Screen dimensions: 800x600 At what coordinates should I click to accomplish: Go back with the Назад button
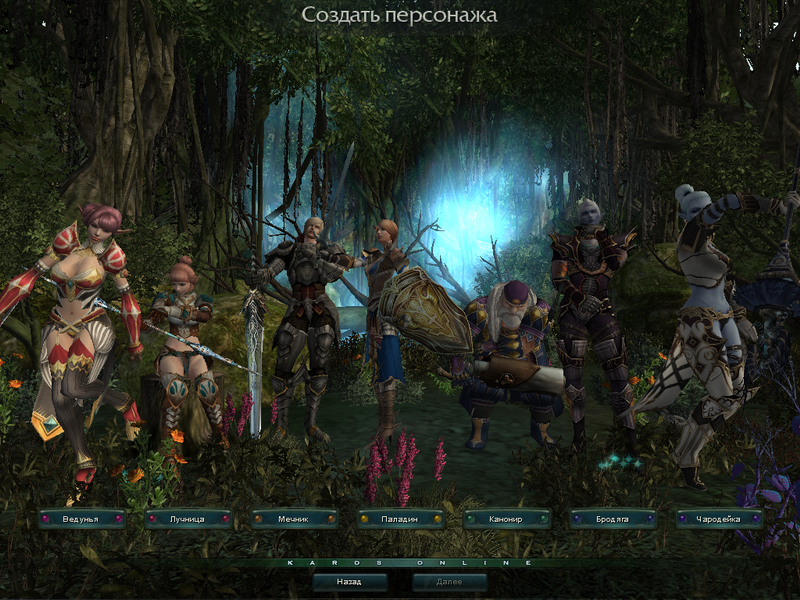349,581
